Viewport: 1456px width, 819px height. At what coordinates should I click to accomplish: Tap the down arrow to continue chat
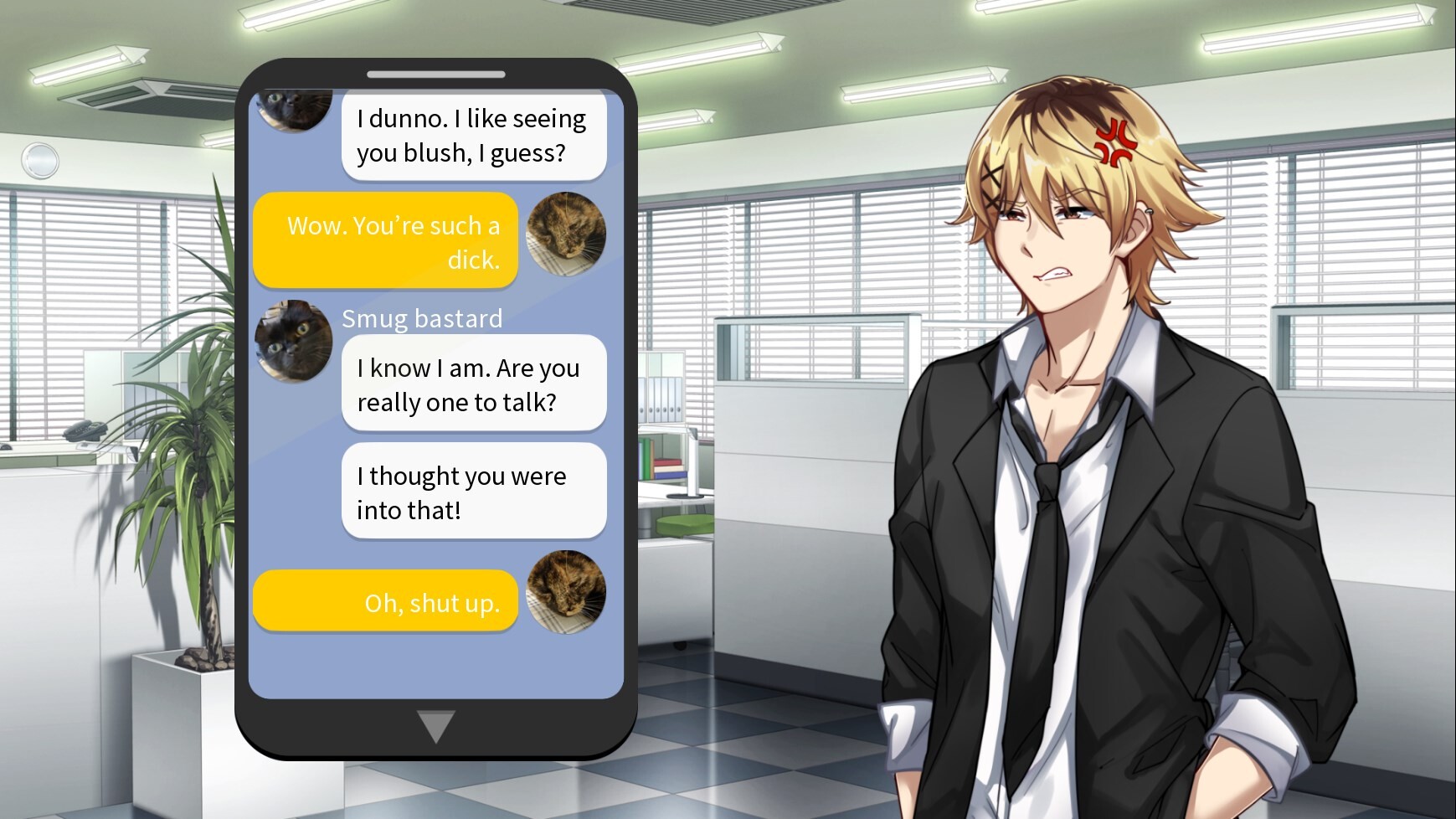[x=435, y=725]
